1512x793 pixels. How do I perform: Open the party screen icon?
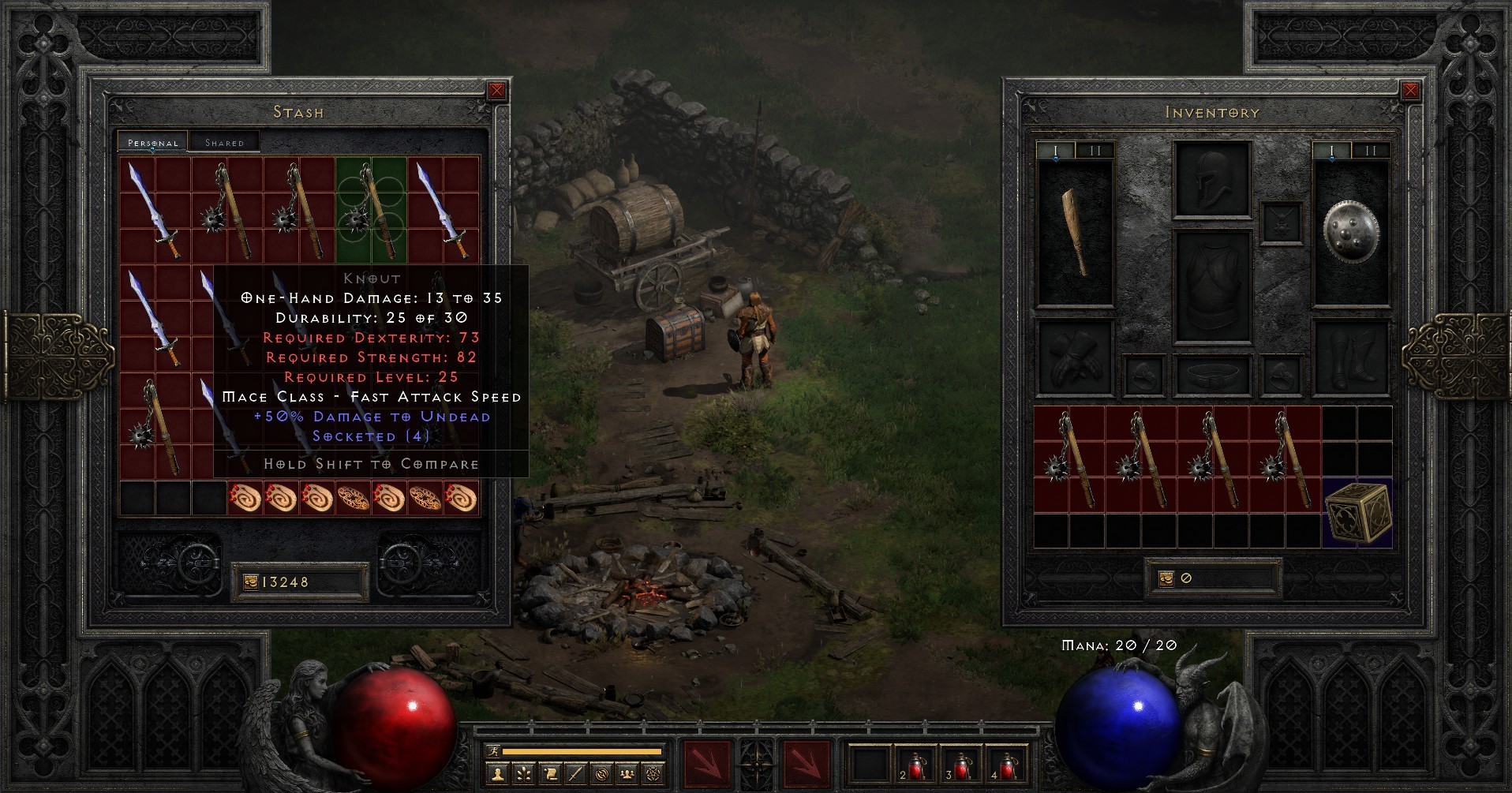click(x=626, y=776)
